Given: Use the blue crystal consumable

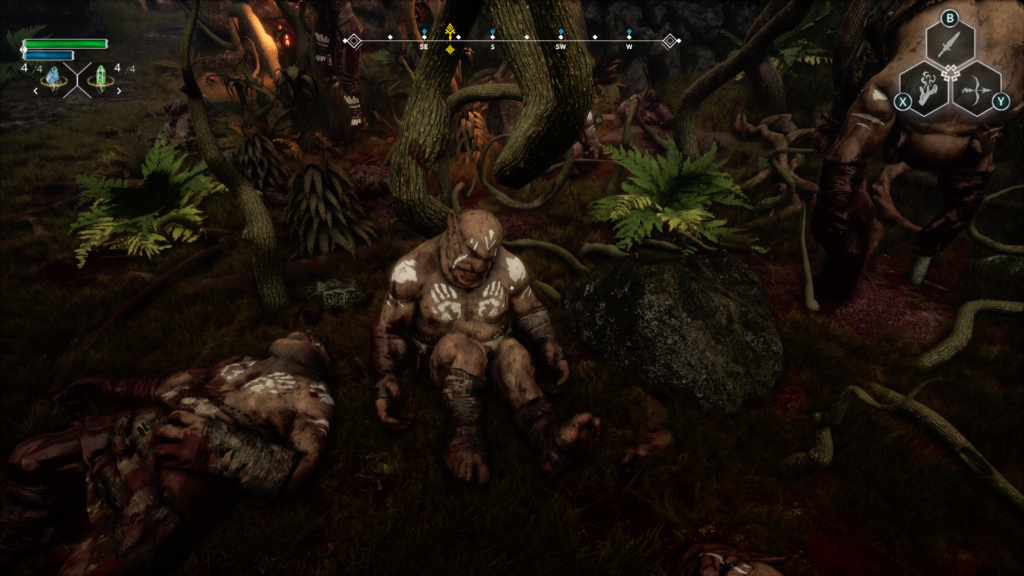Looking at the screenshot, I should point(53,78).
